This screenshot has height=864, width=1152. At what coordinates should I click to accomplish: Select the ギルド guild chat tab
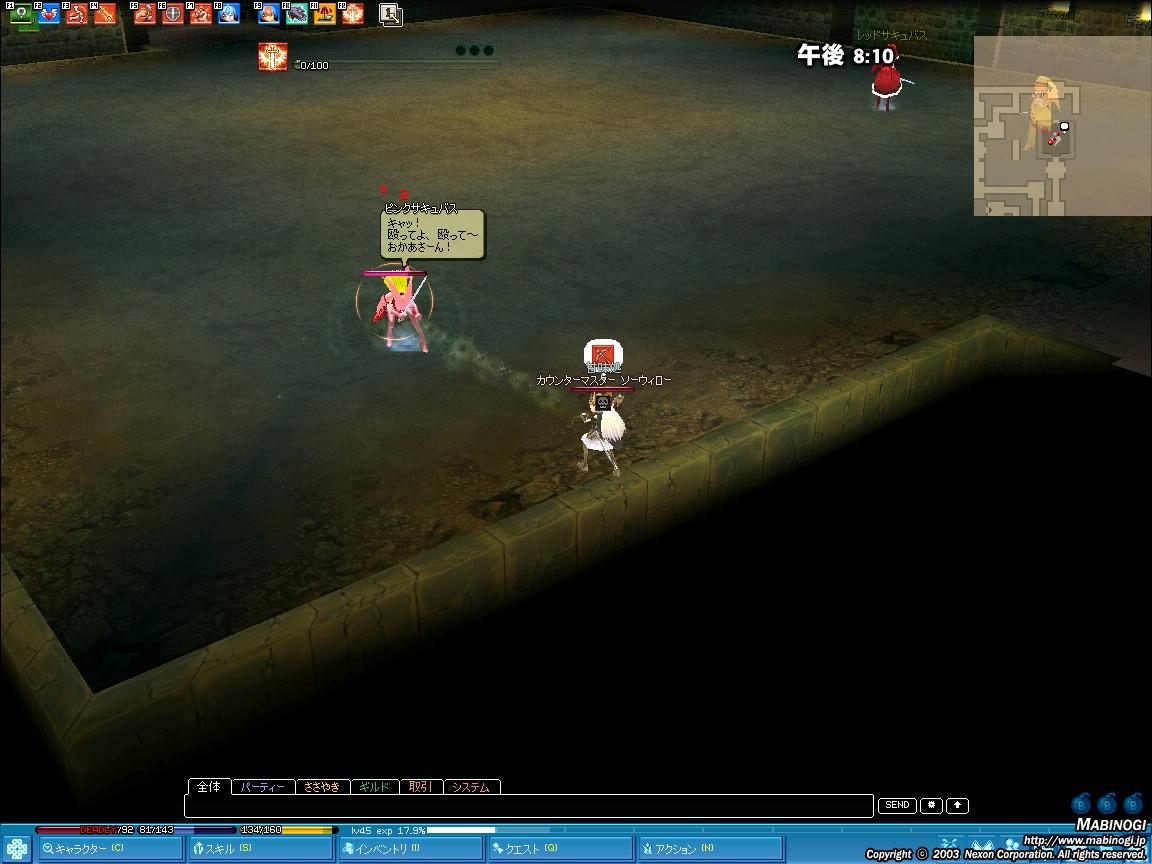coord(374,787)
